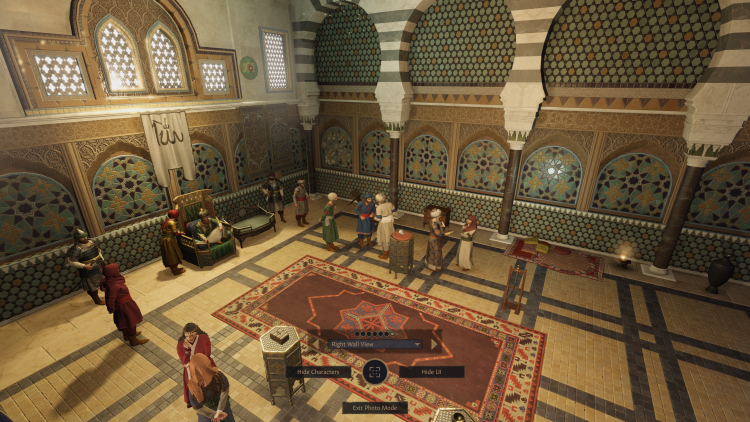Open the Right Wall View dropdown
This screenshot has height=422, width=750.
point(374,344)
